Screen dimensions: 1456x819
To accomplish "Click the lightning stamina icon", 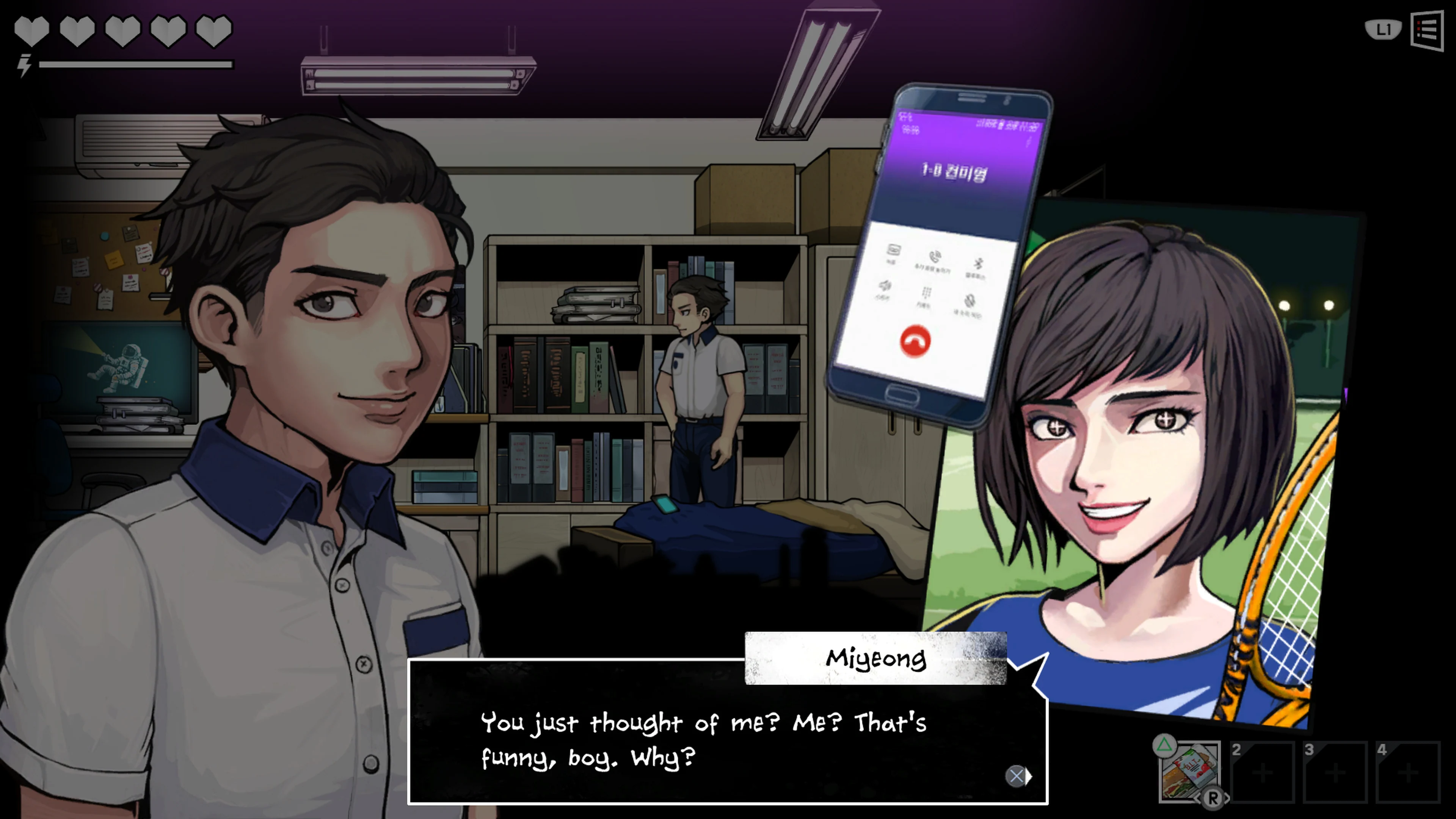I will [24, 66].
